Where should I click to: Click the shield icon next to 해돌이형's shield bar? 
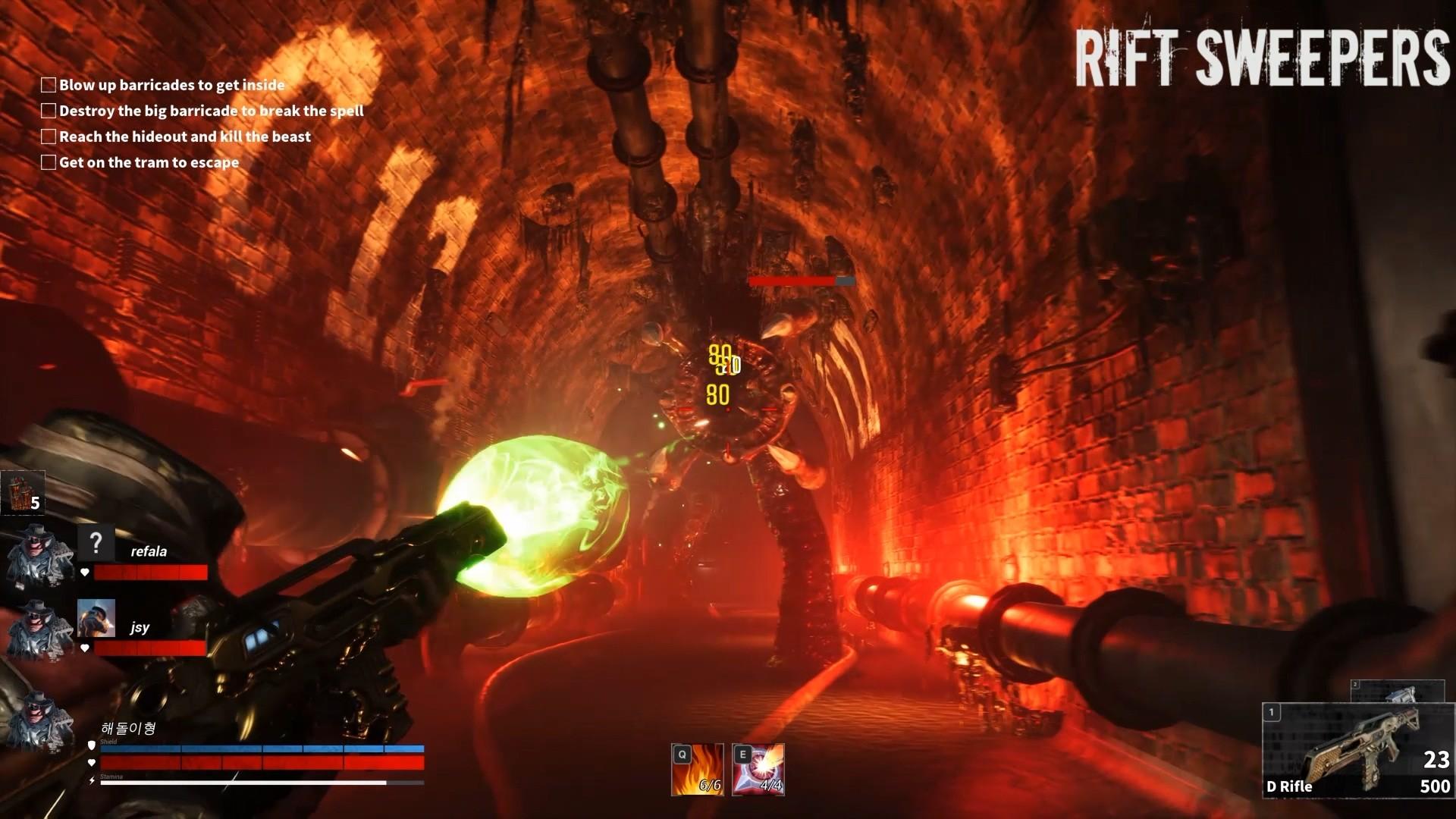click(91, 745)
